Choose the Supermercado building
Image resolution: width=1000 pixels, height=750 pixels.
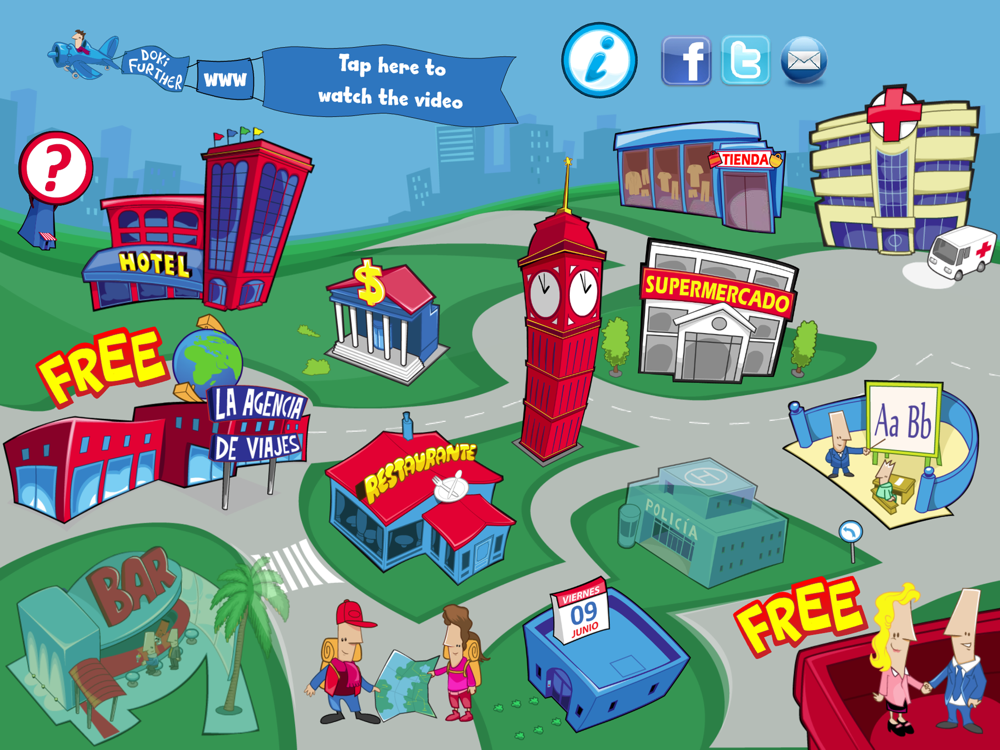715,315
